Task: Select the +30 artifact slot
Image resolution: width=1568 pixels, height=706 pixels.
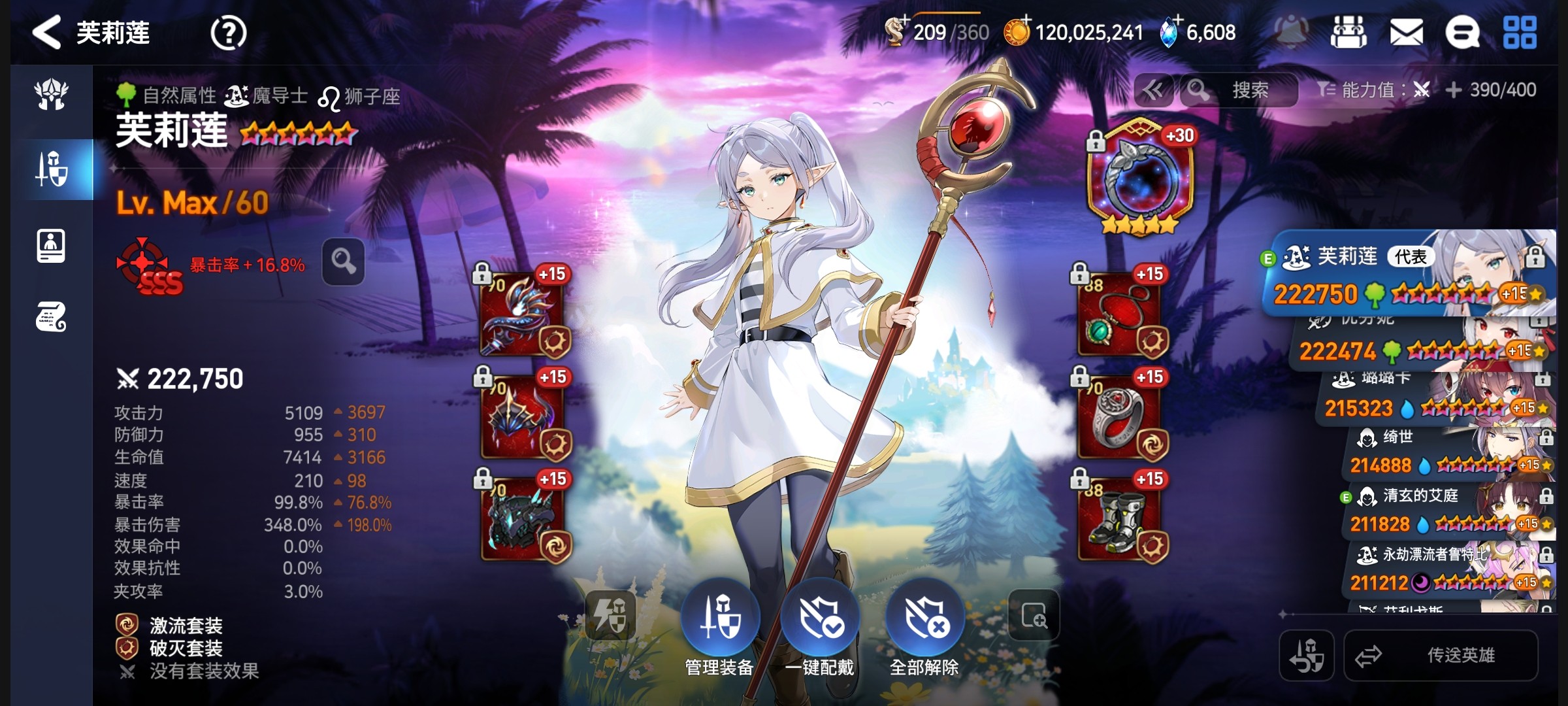Action: 1140,178
